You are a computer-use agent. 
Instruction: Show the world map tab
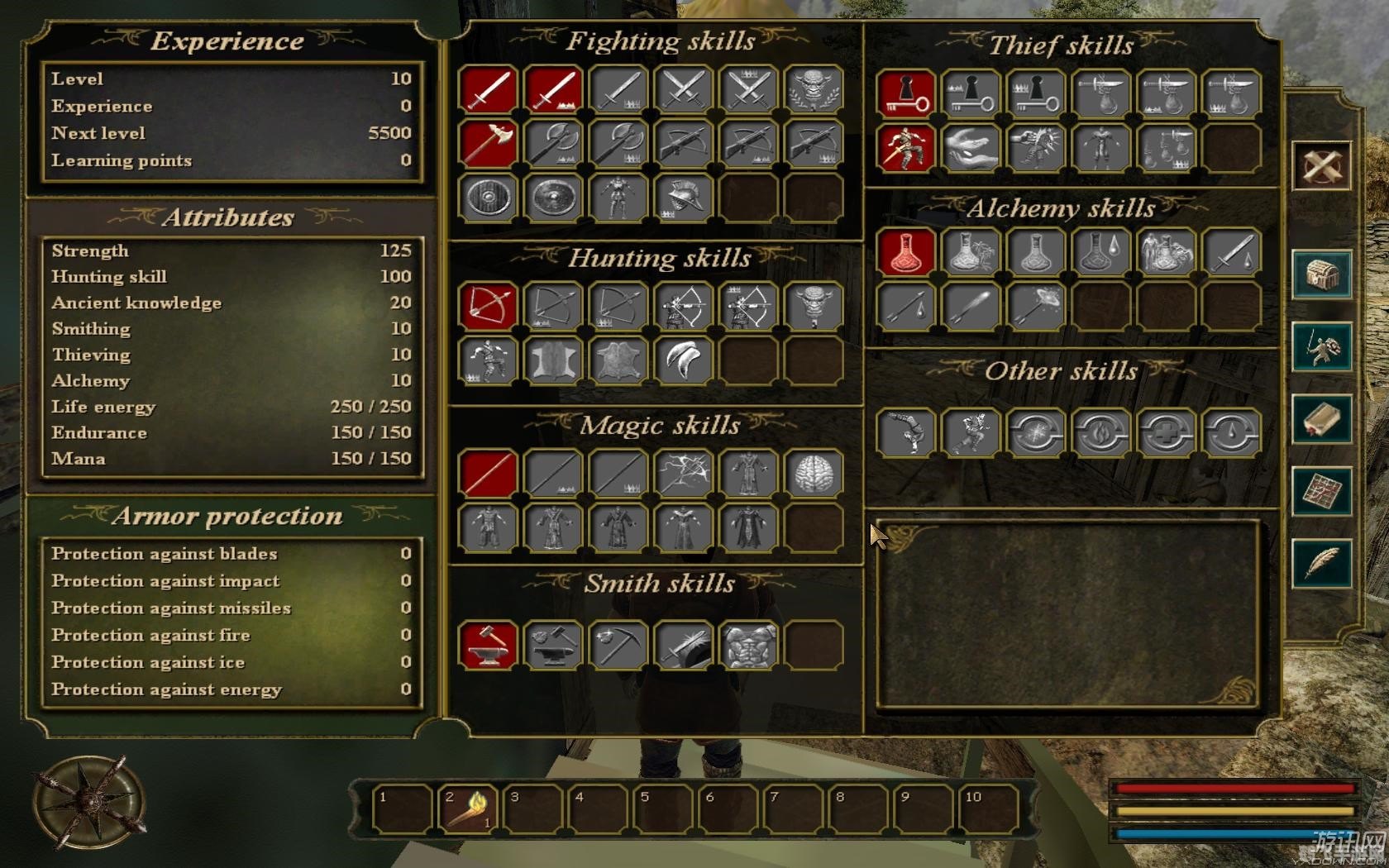[x=1320, y=492]
